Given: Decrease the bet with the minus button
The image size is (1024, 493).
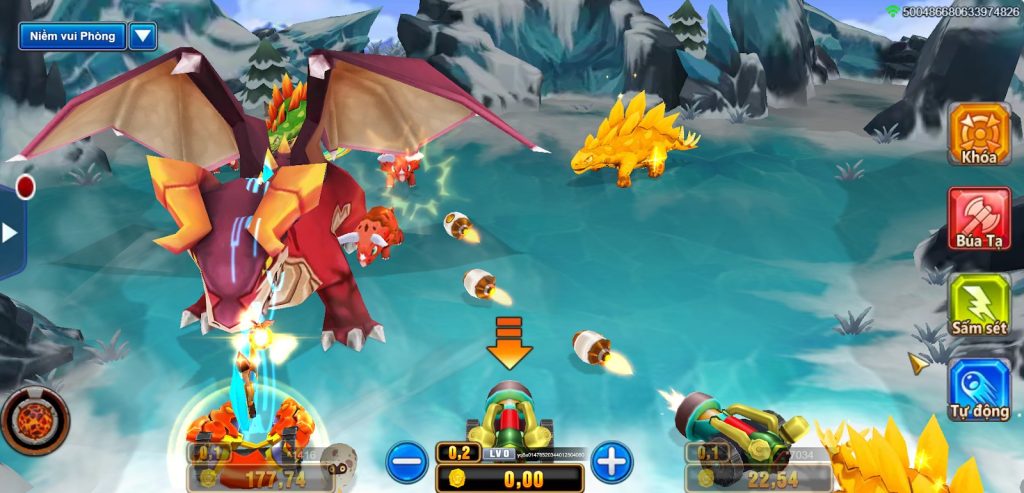Looking at the screenshot, I should point(407,462).
